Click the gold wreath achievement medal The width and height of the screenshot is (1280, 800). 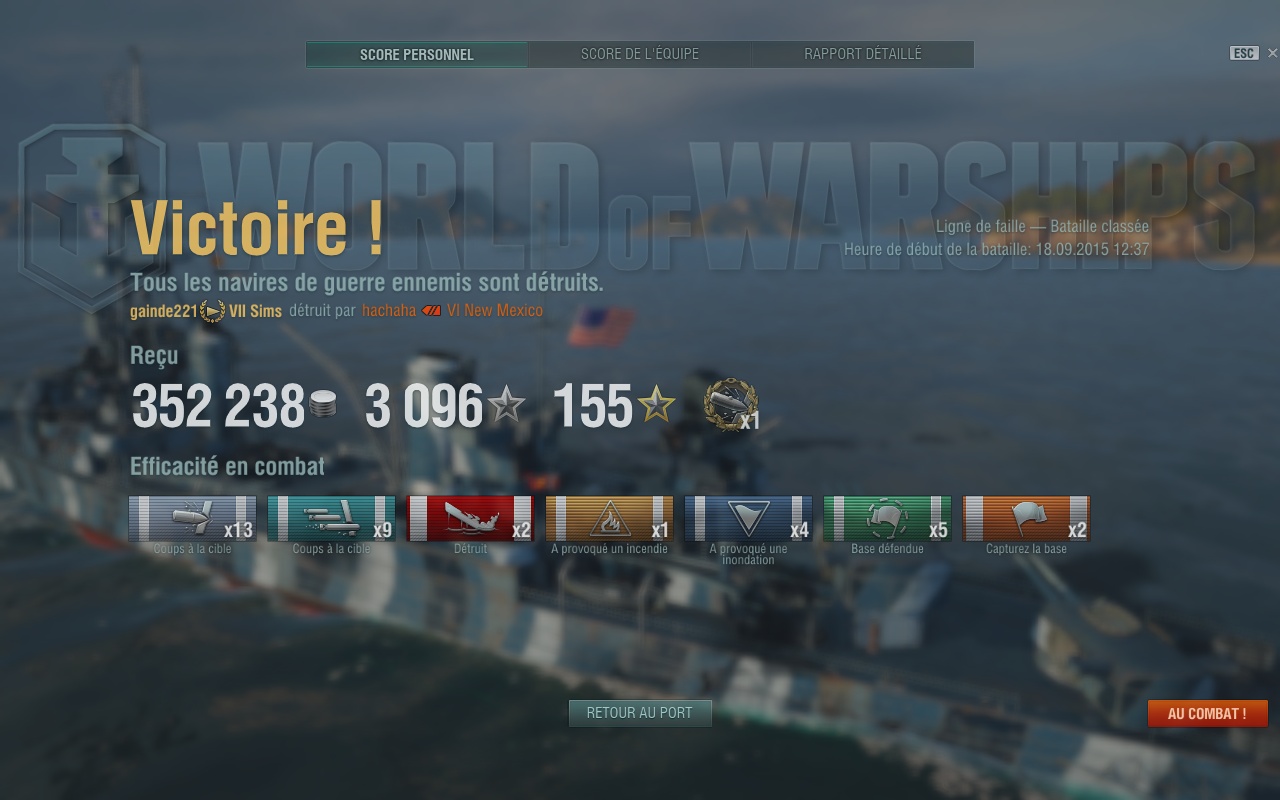pos(730,405)
